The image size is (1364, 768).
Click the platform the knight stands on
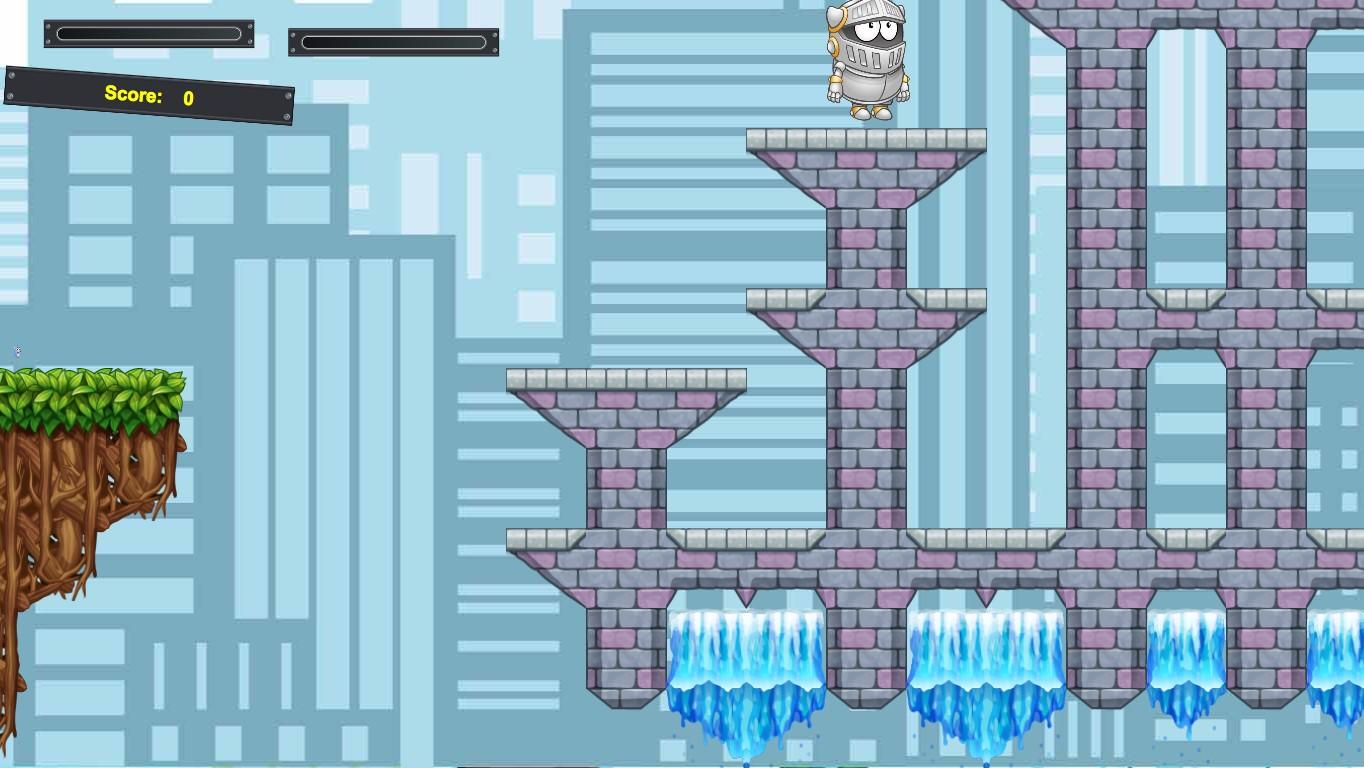(x=865, y=140)
